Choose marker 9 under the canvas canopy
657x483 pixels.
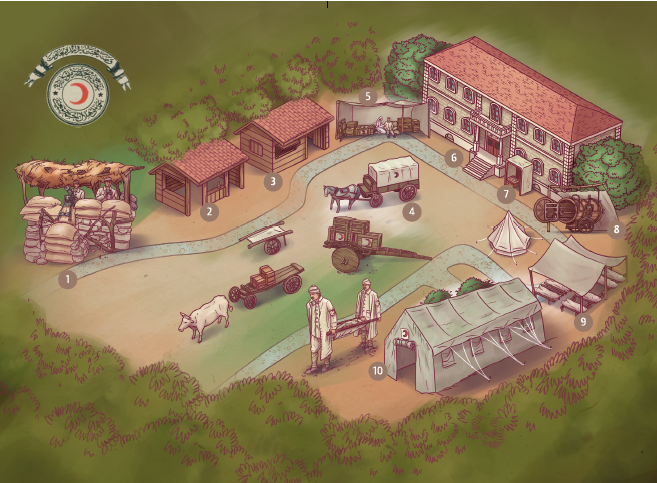tap(583, 322)
